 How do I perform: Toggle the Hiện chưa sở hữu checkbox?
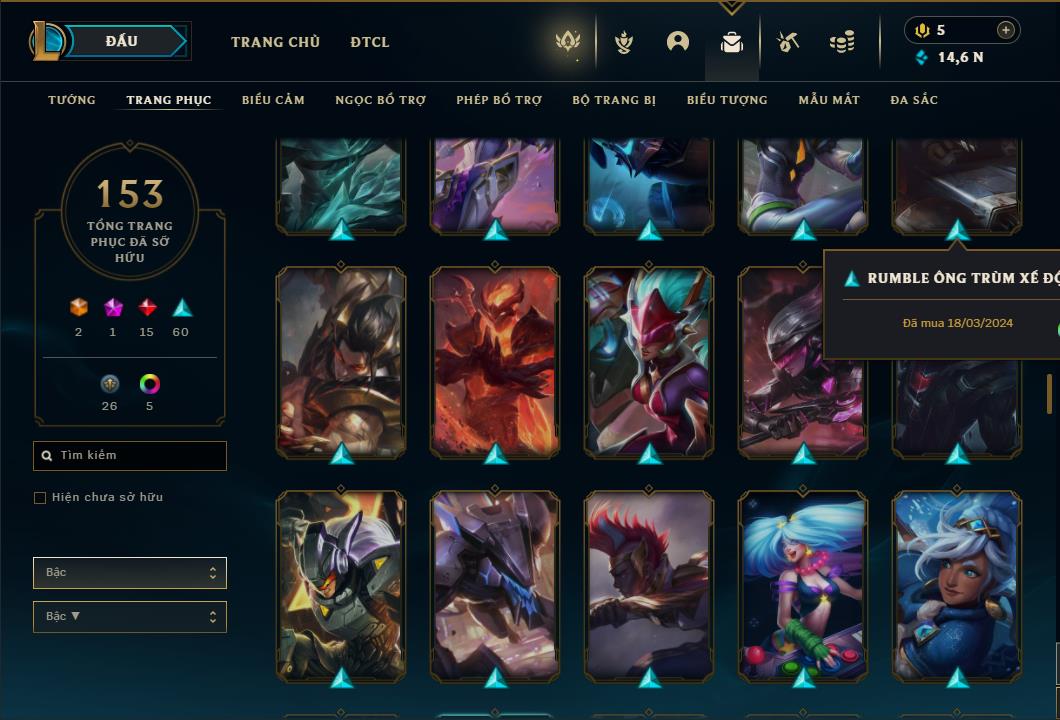pos(40,498)
